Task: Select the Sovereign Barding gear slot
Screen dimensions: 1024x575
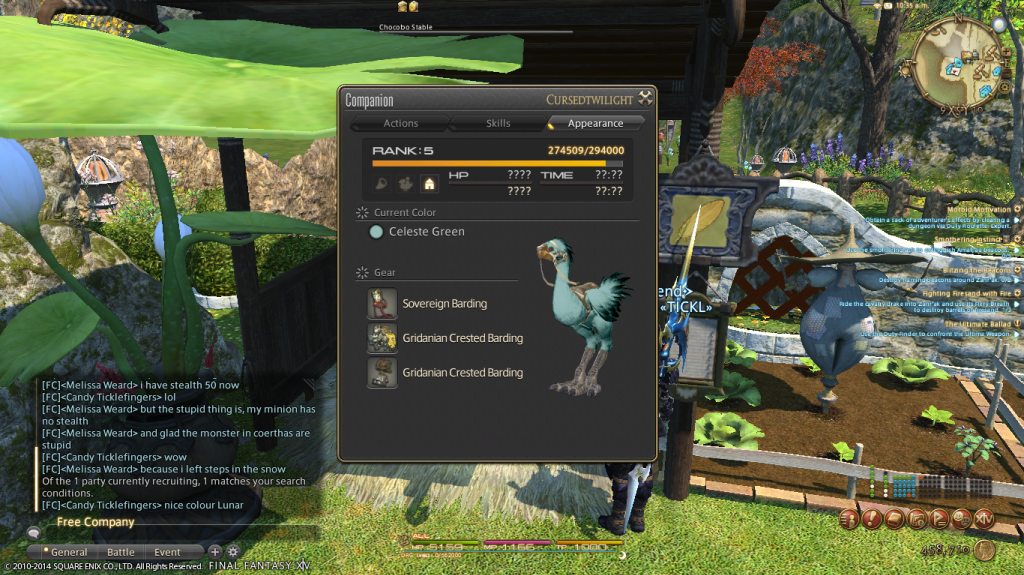Action: [x=380, y=303]
